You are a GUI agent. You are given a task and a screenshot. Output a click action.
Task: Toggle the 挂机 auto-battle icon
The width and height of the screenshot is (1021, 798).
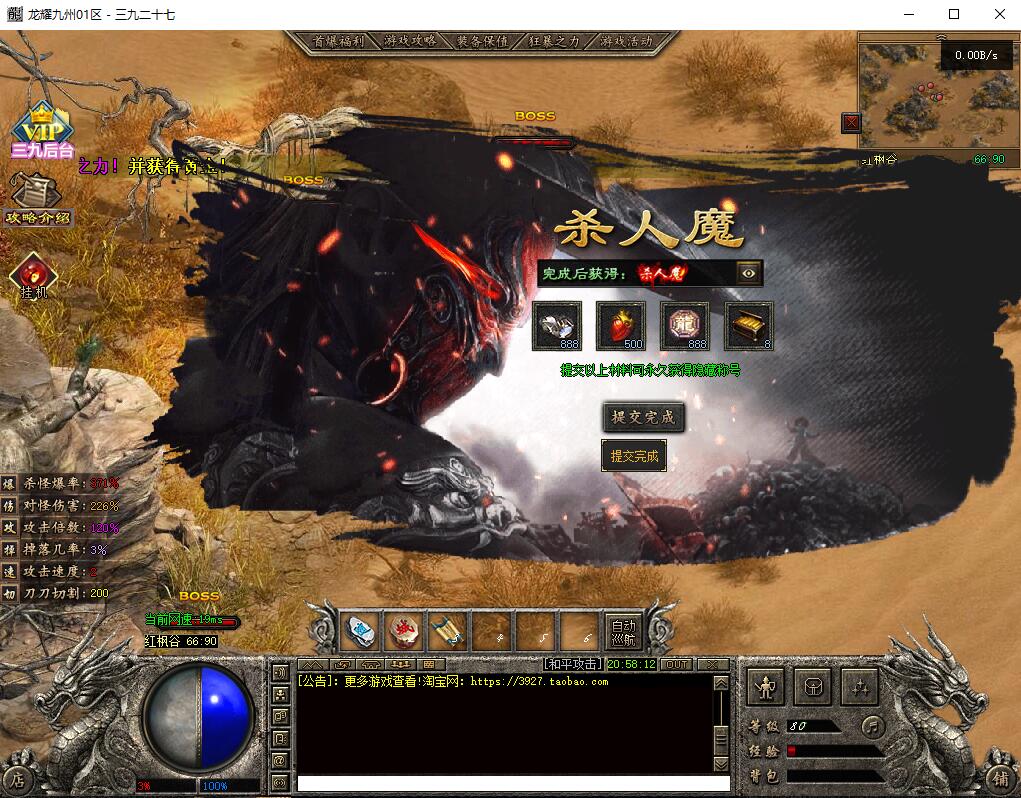pyautogui.click(x=34, y=274)
